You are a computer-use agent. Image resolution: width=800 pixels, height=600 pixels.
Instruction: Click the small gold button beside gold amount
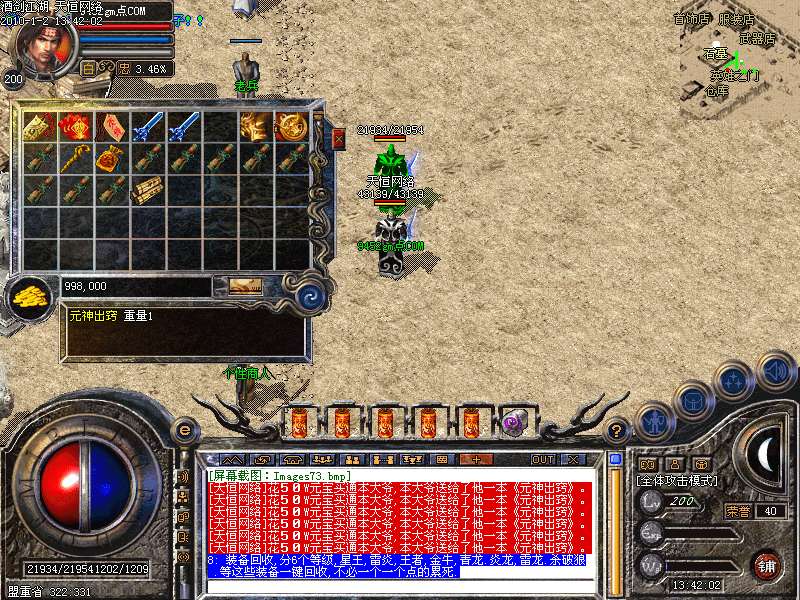245,286
